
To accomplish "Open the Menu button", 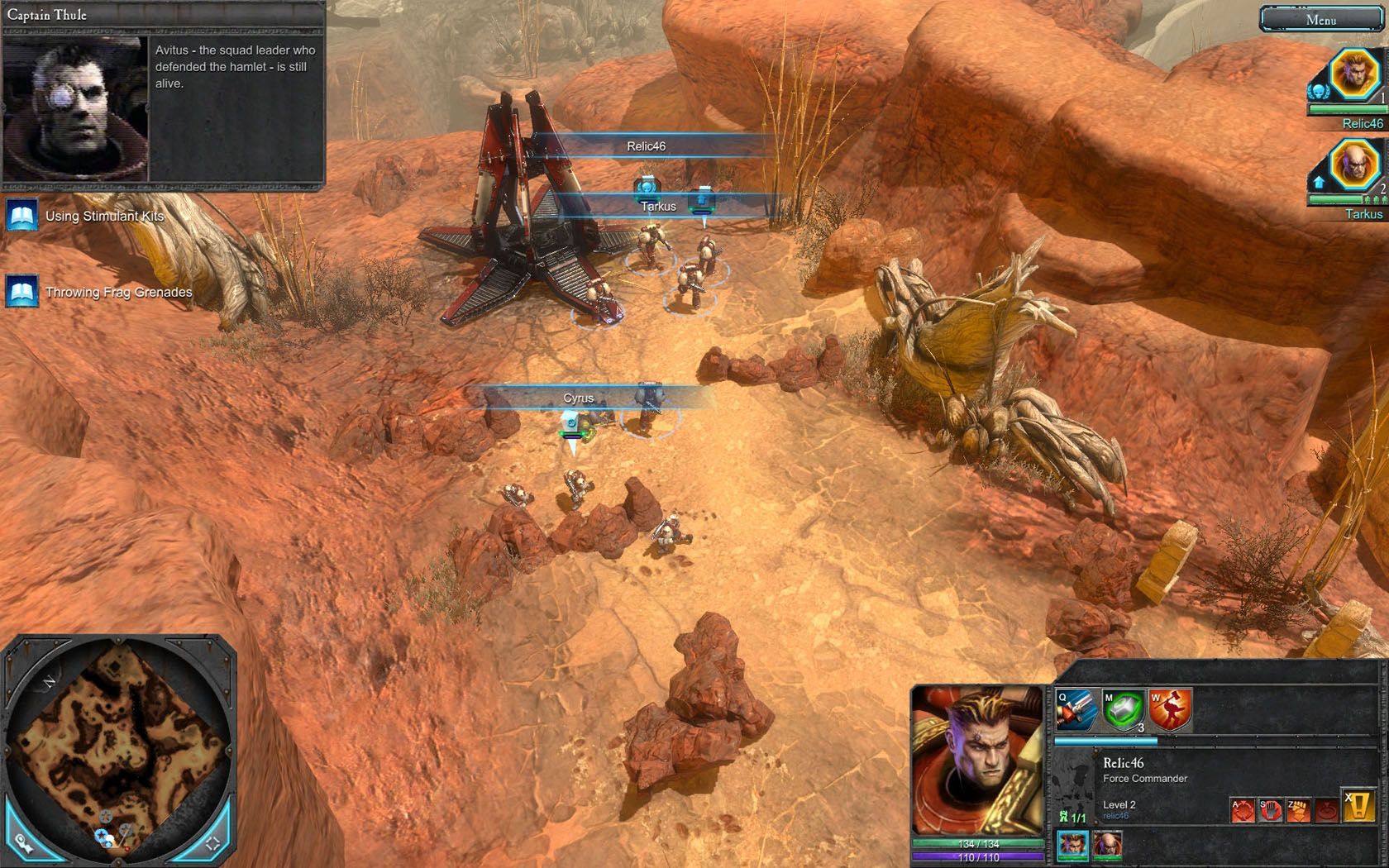I will (1320, 20).
